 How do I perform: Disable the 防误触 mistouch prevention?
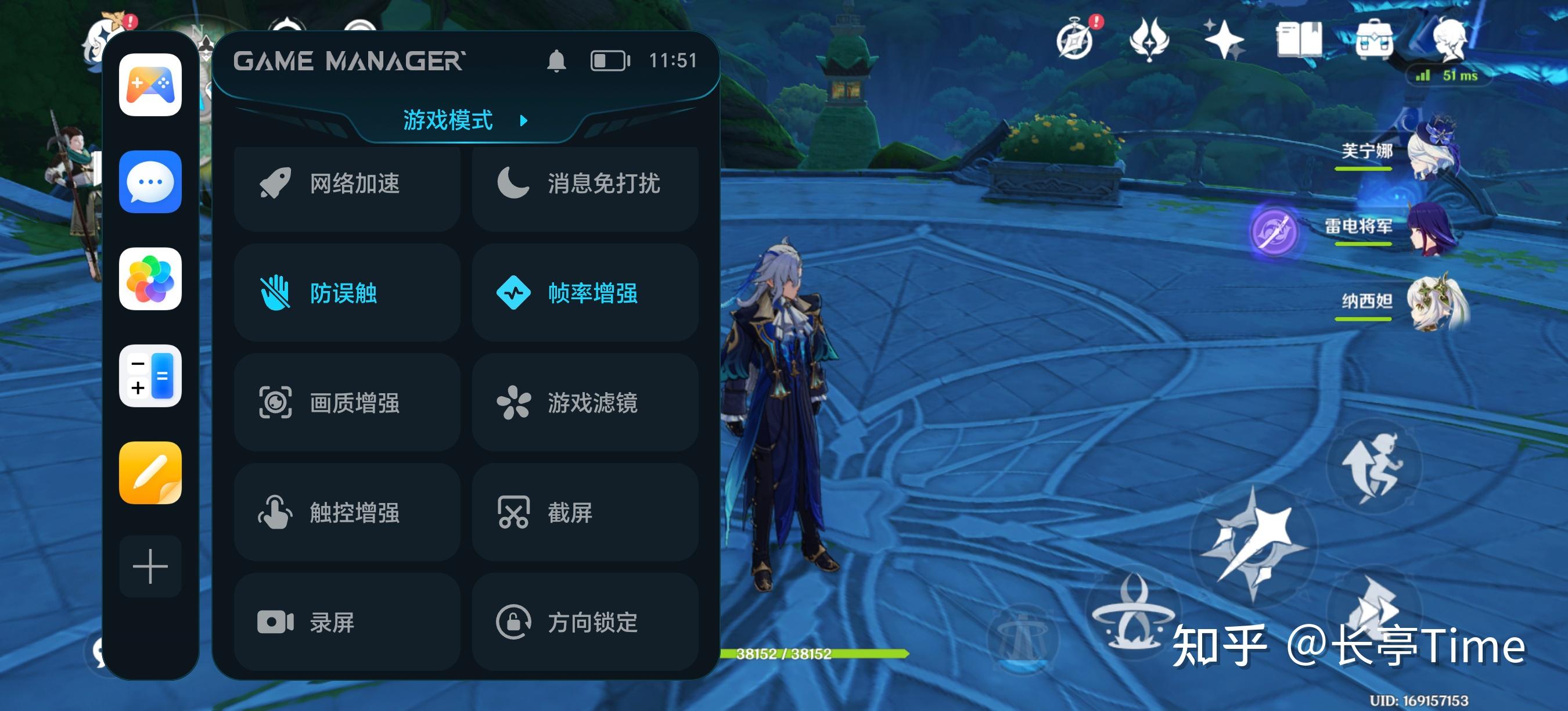(347, 293)
